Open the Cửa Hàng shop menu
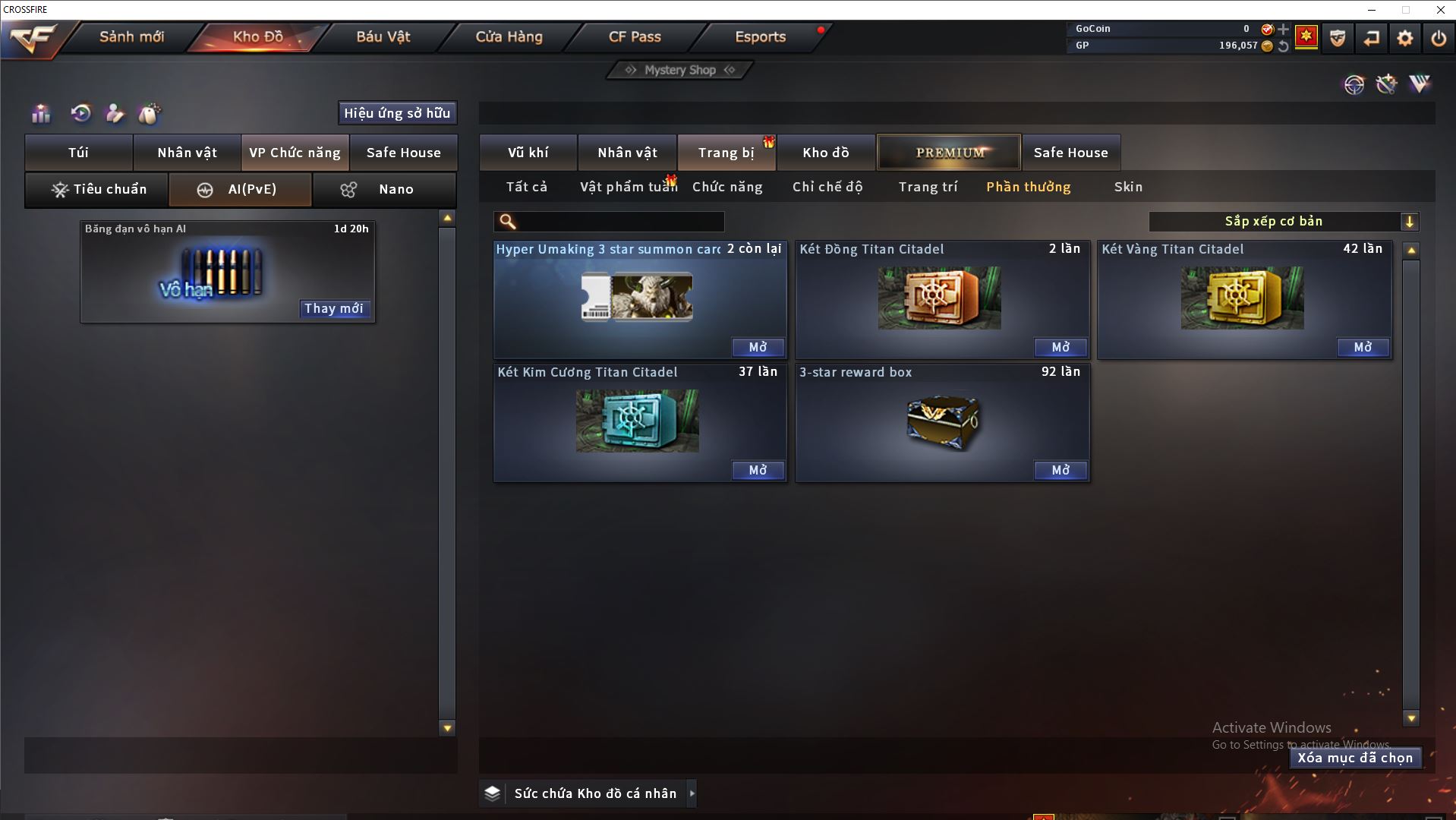The height and width of the screenshot is (820, 1456). coord(509,36)
